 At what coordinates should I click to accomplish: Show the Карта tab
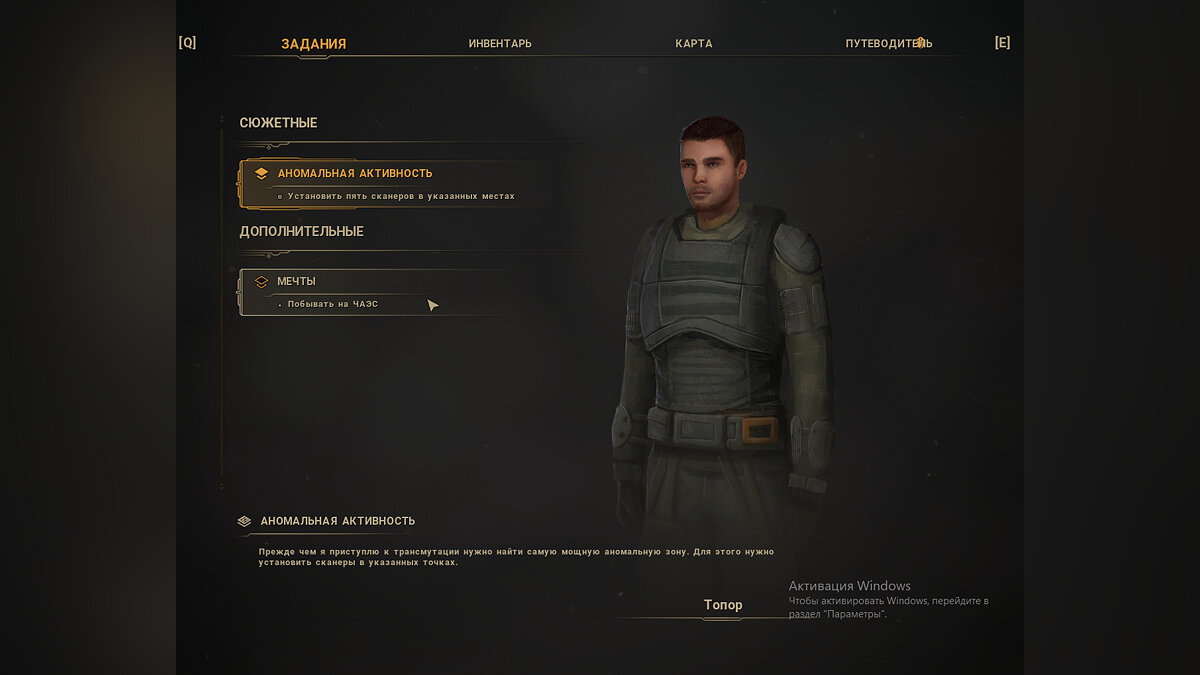point(693,44)
